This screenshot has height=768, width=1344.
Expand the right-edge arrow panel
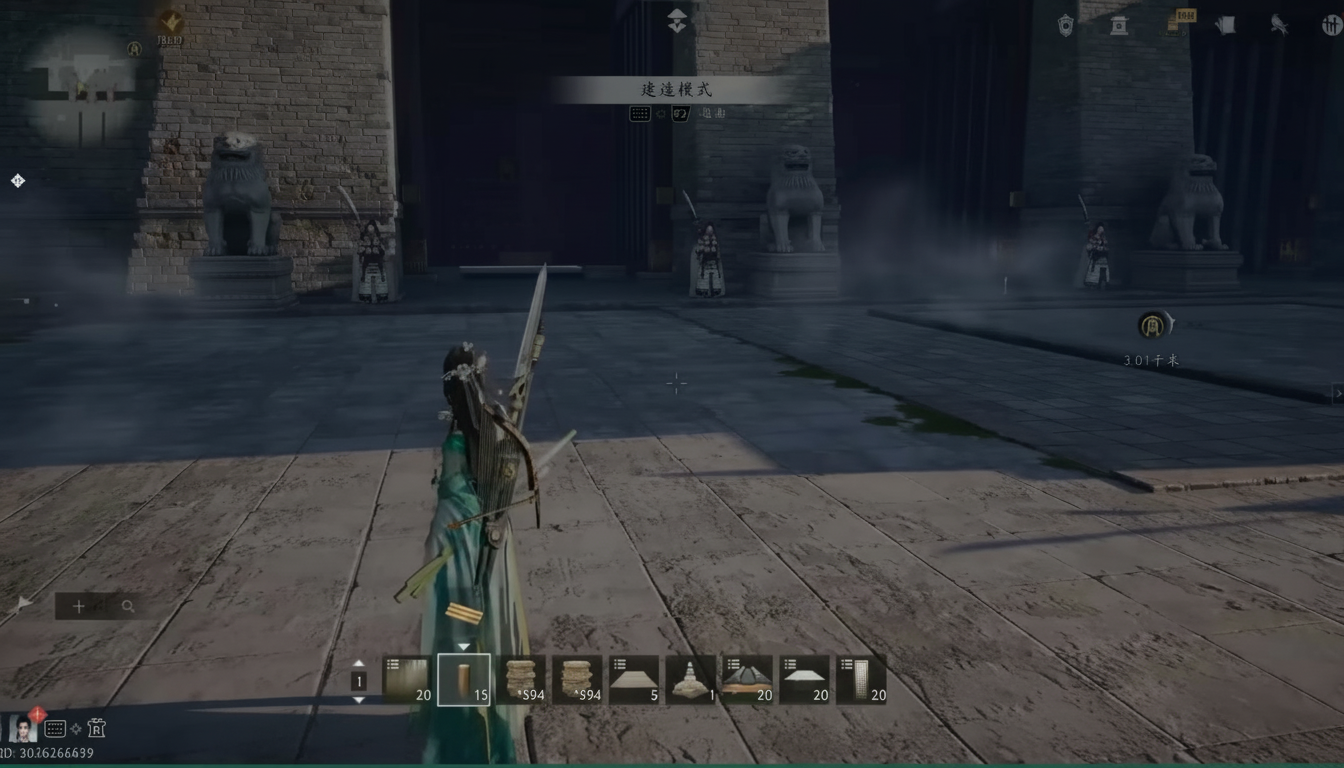click(1337, 394)
